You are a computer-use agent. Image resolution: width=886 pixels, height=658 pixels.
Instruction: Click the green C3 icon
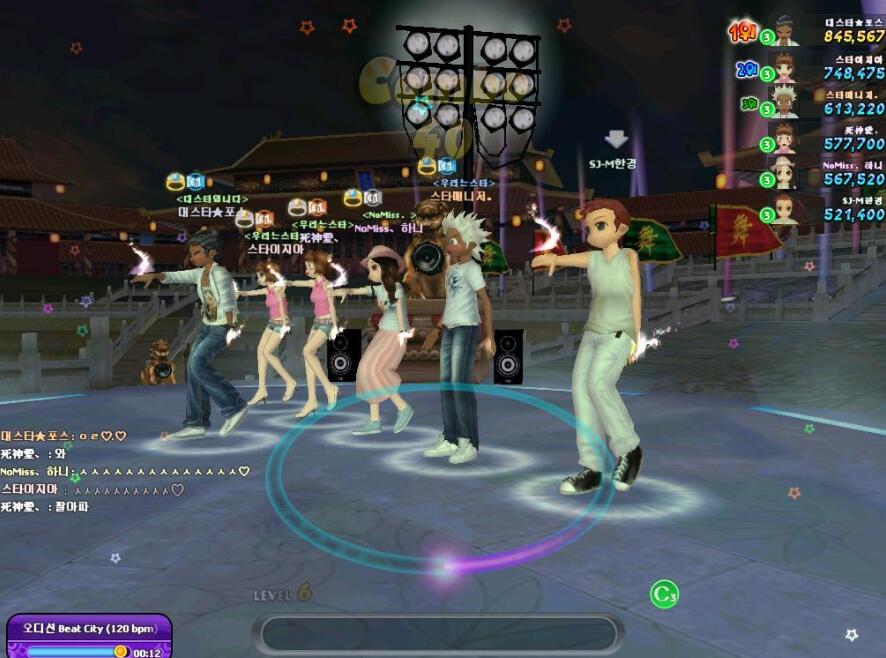664,595
